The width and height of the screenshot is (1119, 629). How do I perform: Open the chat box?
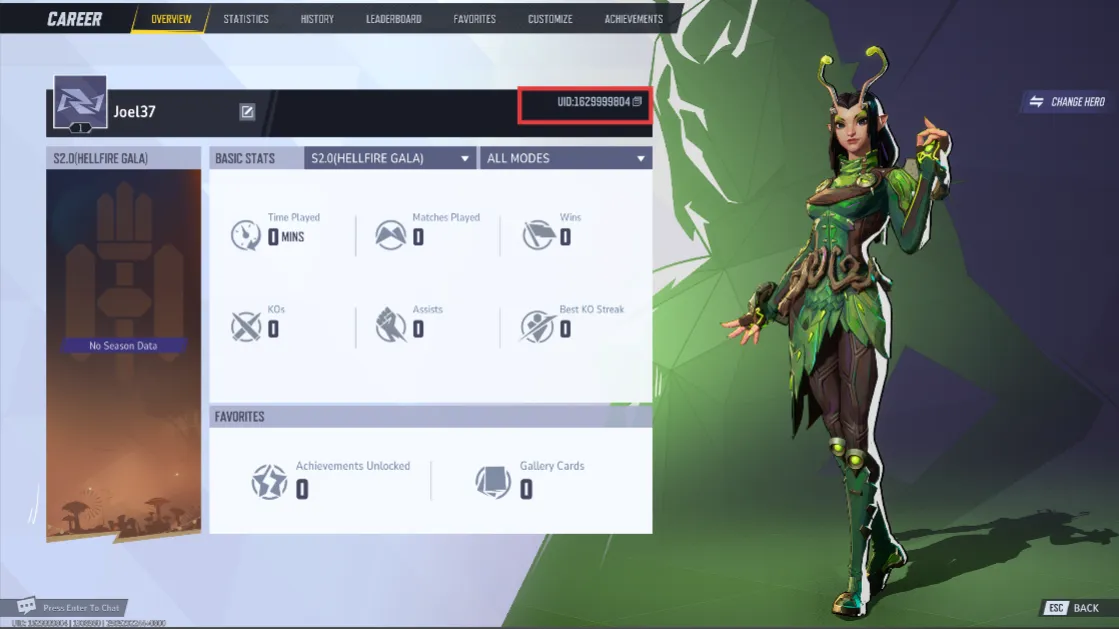point(70,607)
